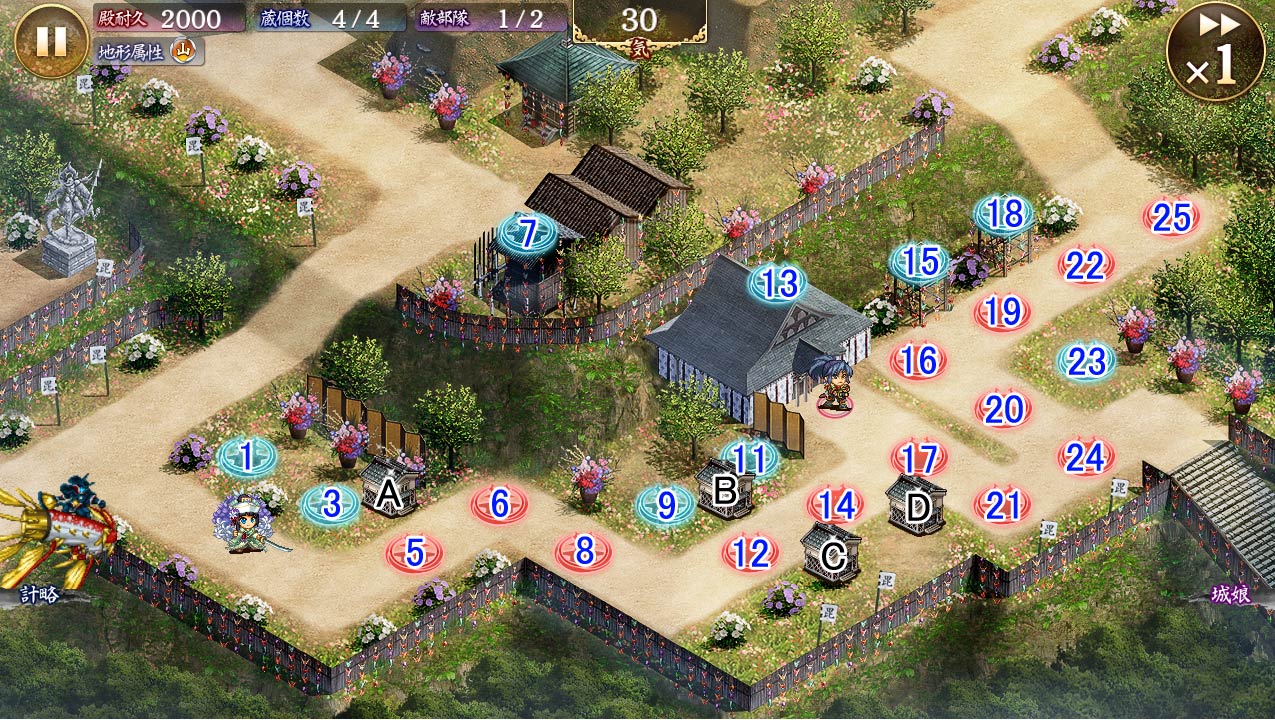Image resolution: width=1275 pixels, height=720 pixels.
Task: Toggle the ×1 game speed button
Action: [1215, 51]
